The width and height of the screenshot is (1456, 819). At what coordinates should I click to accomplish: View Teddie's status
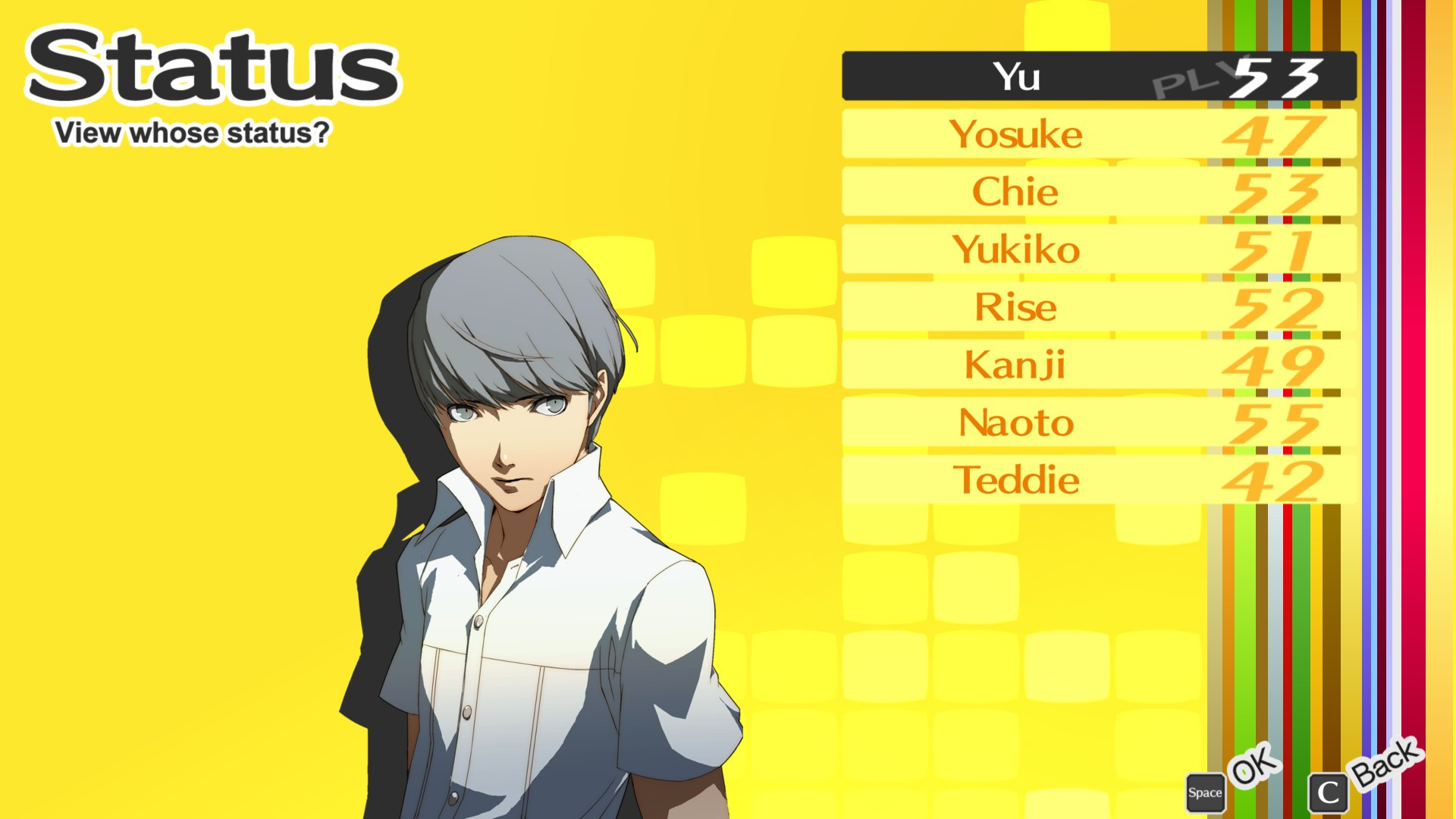tap(1016, 481)
